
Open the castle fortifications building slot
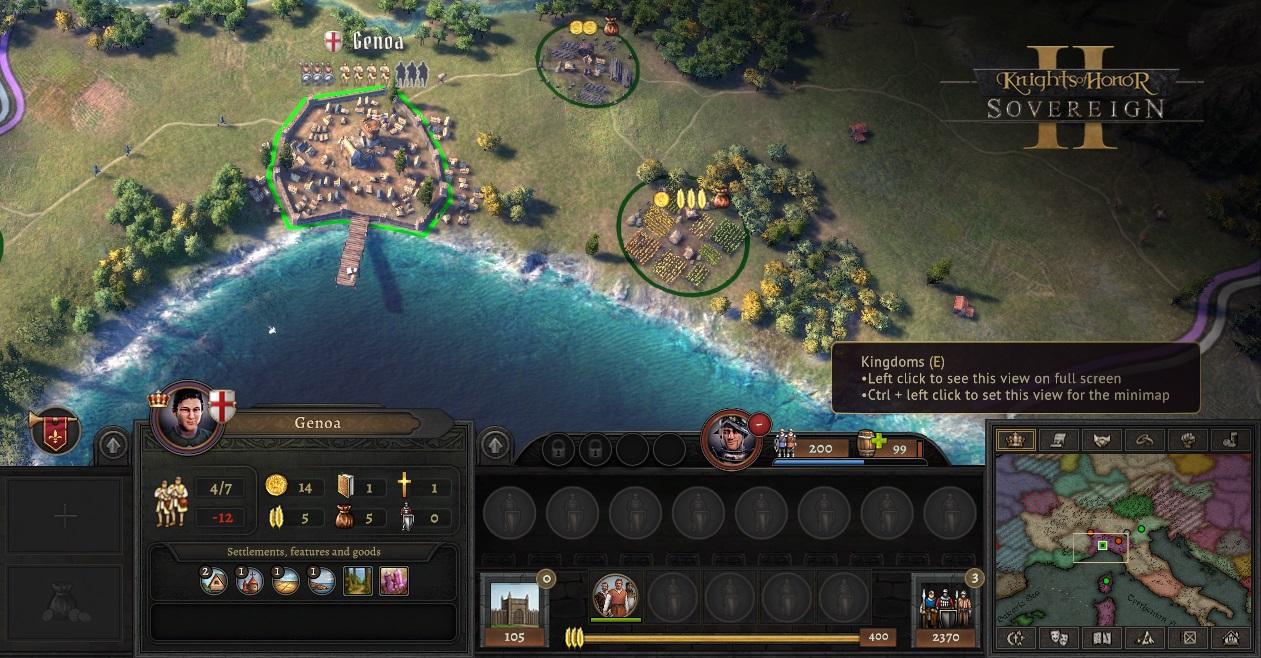point(515,605)
